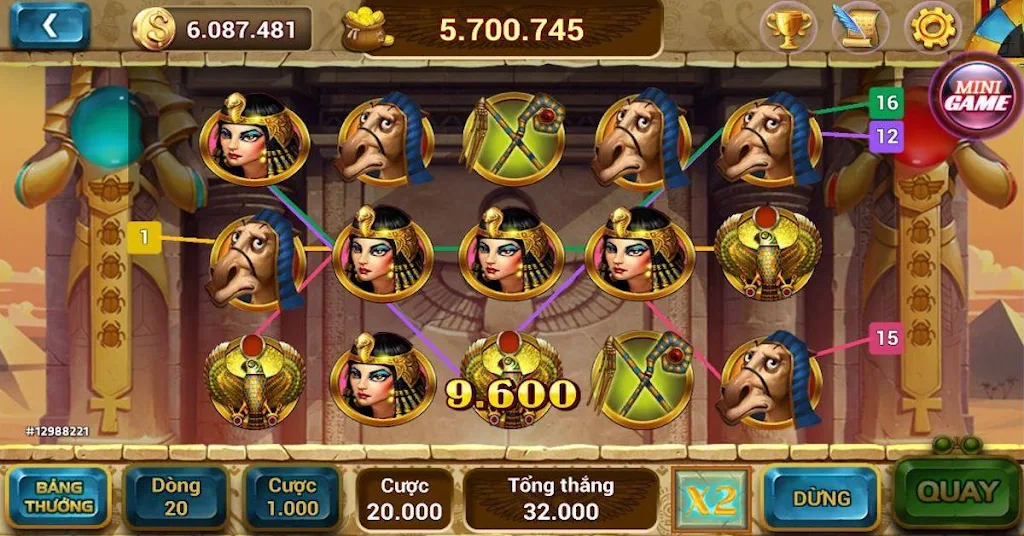Open the gear settings menu
The height and width of the screenshot is (536, 1024).
click(x=932, y=28)
